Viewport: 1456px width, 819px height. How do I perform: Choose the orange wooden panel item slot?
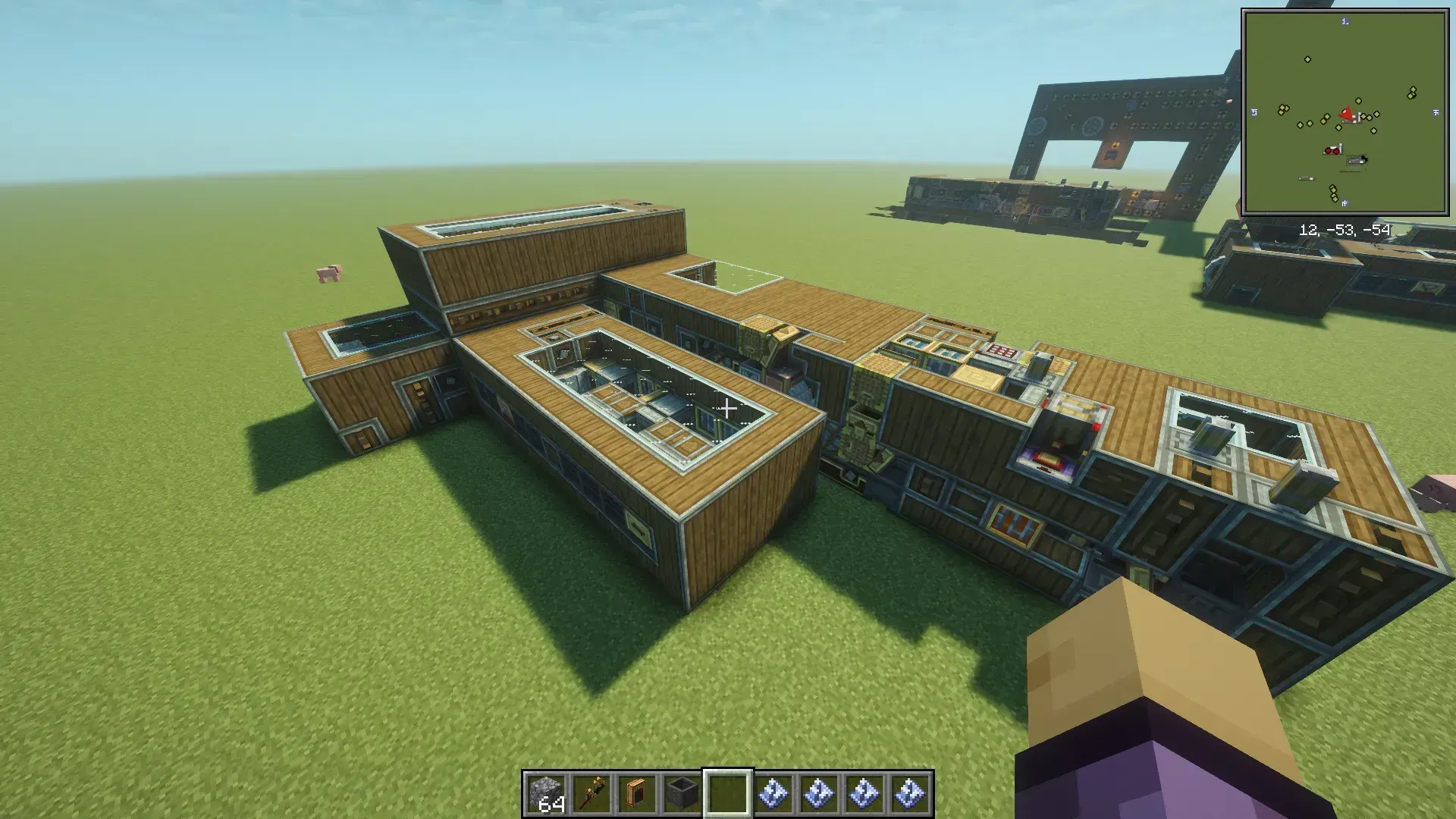[x=637, y=793]
